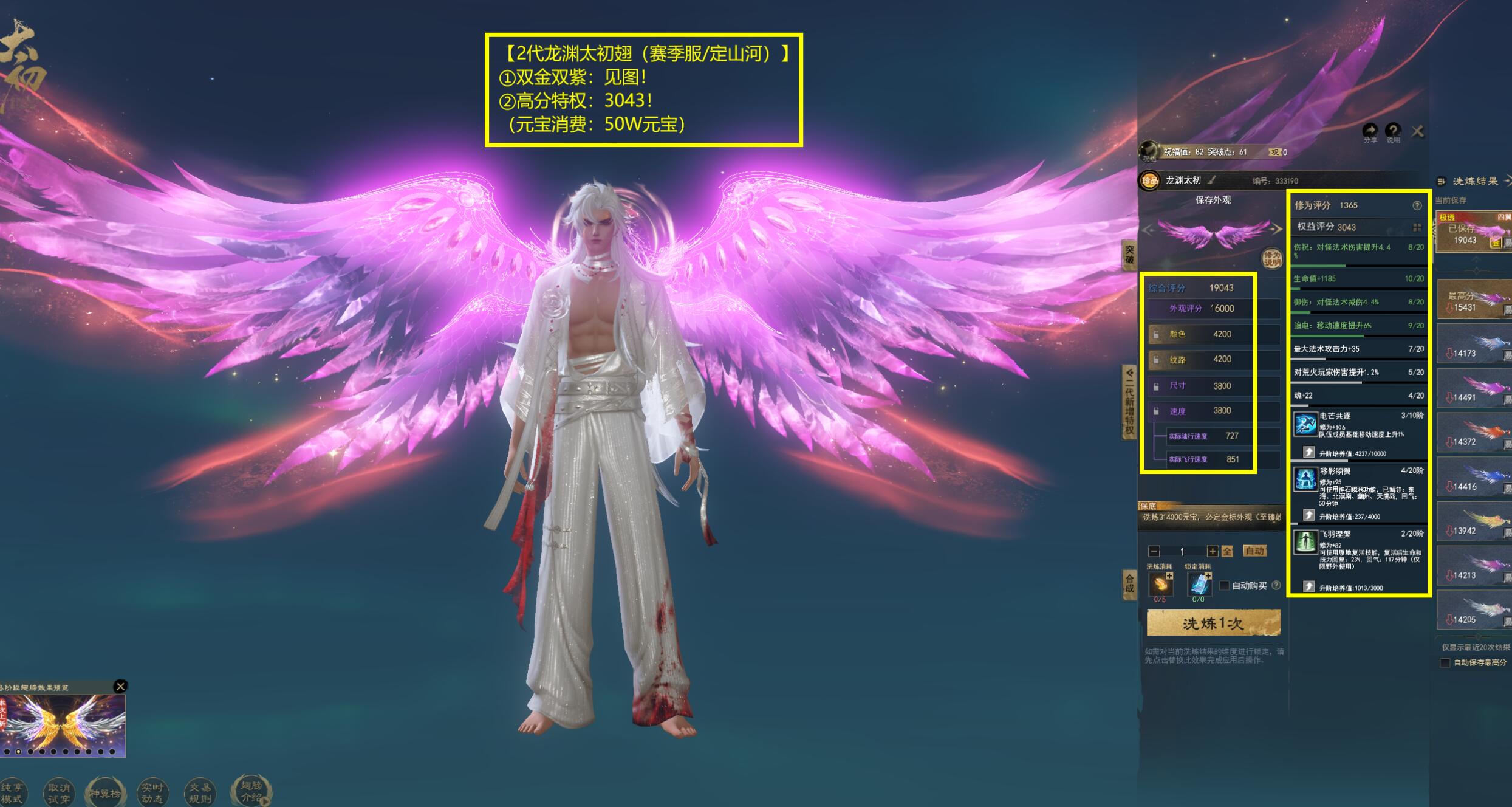Toggle the 自动购买 checkbox

1225,585
